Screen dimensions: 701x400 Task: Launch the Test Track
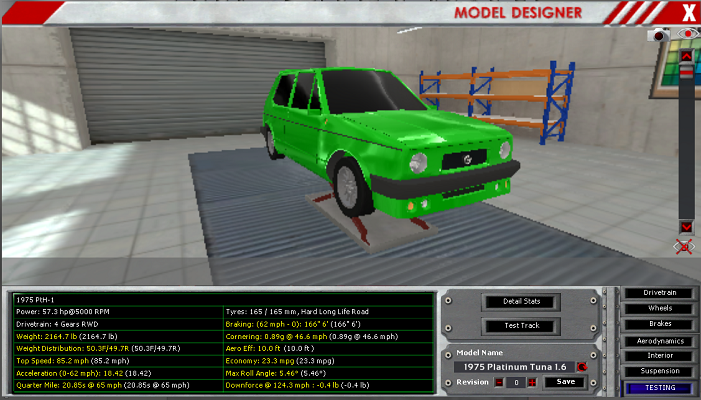coord(519,326)
